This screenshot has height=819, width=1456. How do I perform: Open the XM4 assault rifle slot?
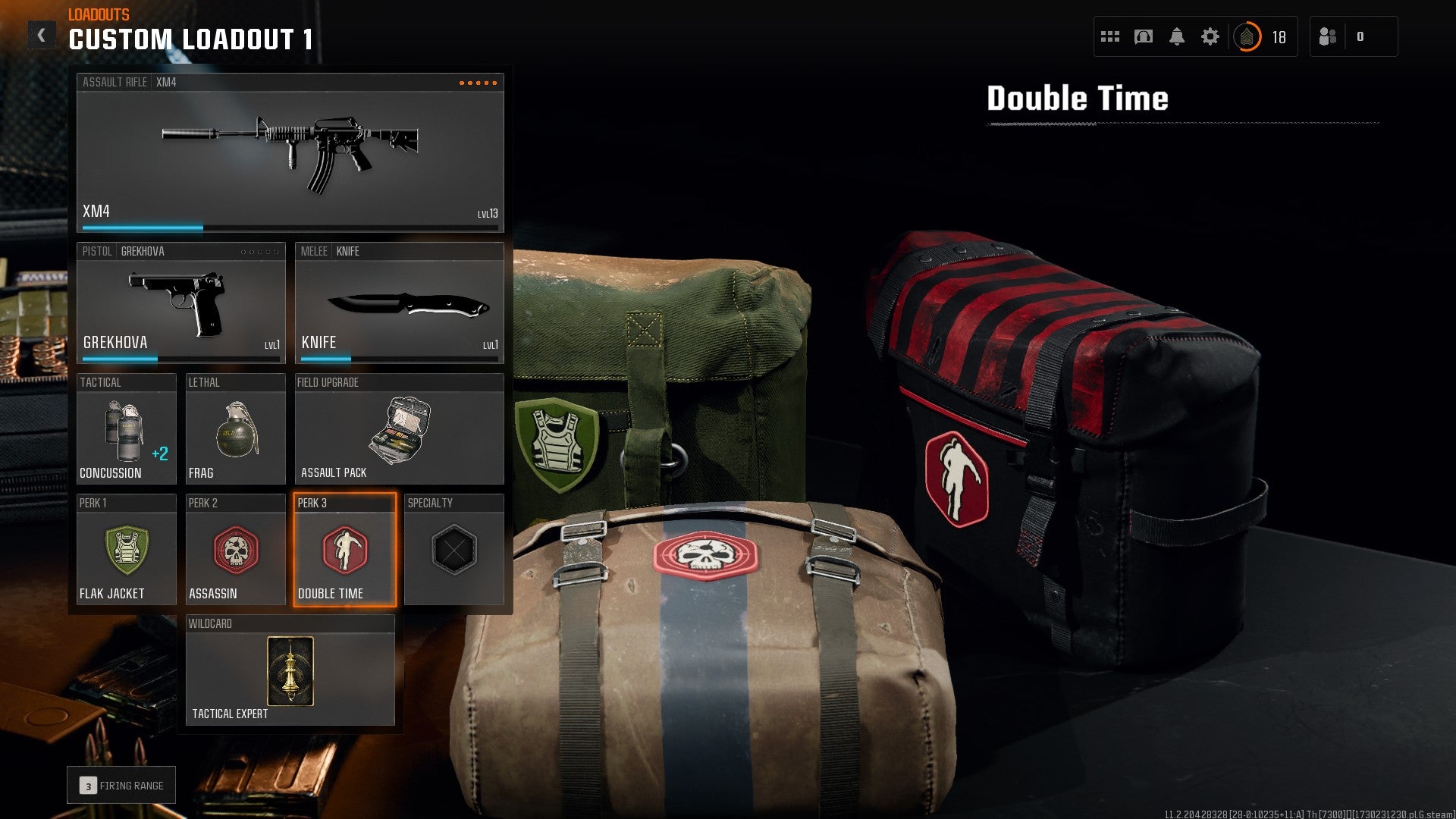[x=290, y=148]
